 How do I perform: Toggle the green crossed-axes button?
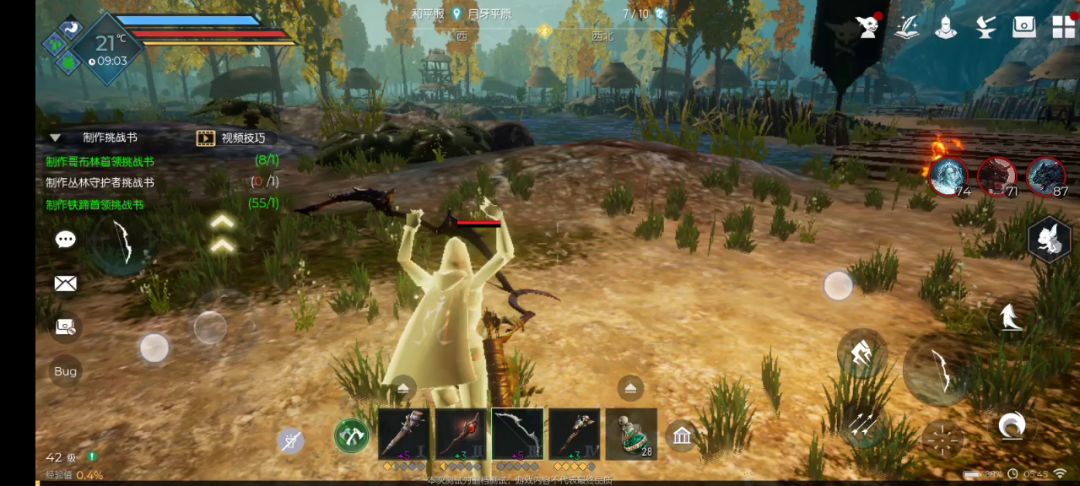[x=351, y=436]
